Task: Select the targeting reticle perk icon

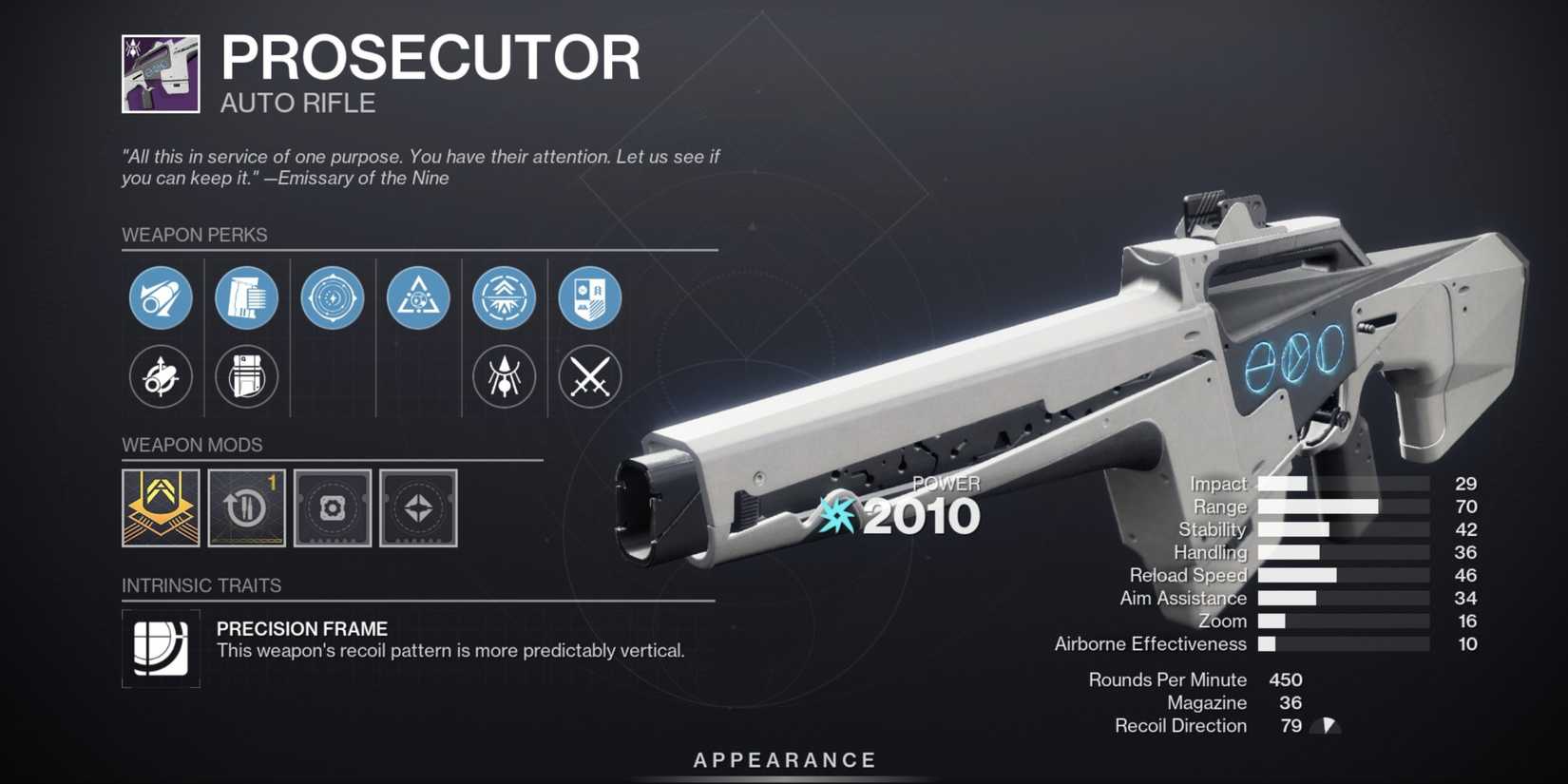Action: point(332,297)
